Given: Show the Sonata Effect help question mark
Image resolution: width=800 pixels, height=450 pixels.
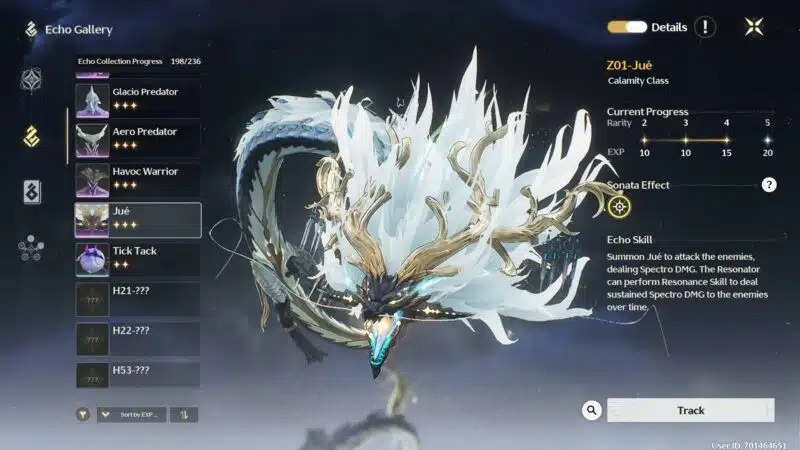Looking at the screenshot, I should tap(769, 185).
